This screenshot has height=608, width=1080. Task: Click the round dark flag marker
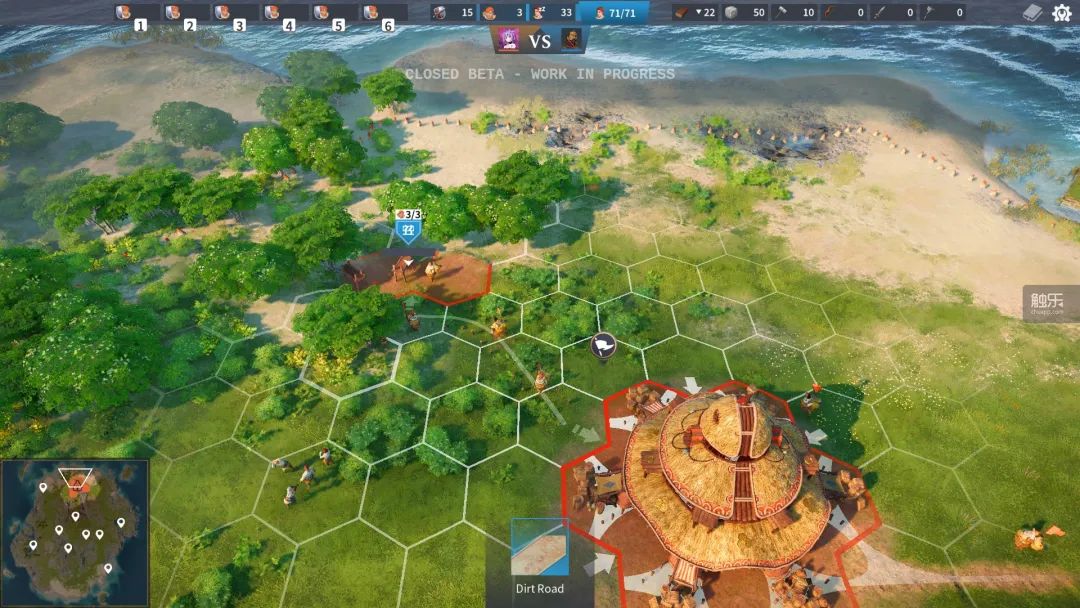(603, 346)
